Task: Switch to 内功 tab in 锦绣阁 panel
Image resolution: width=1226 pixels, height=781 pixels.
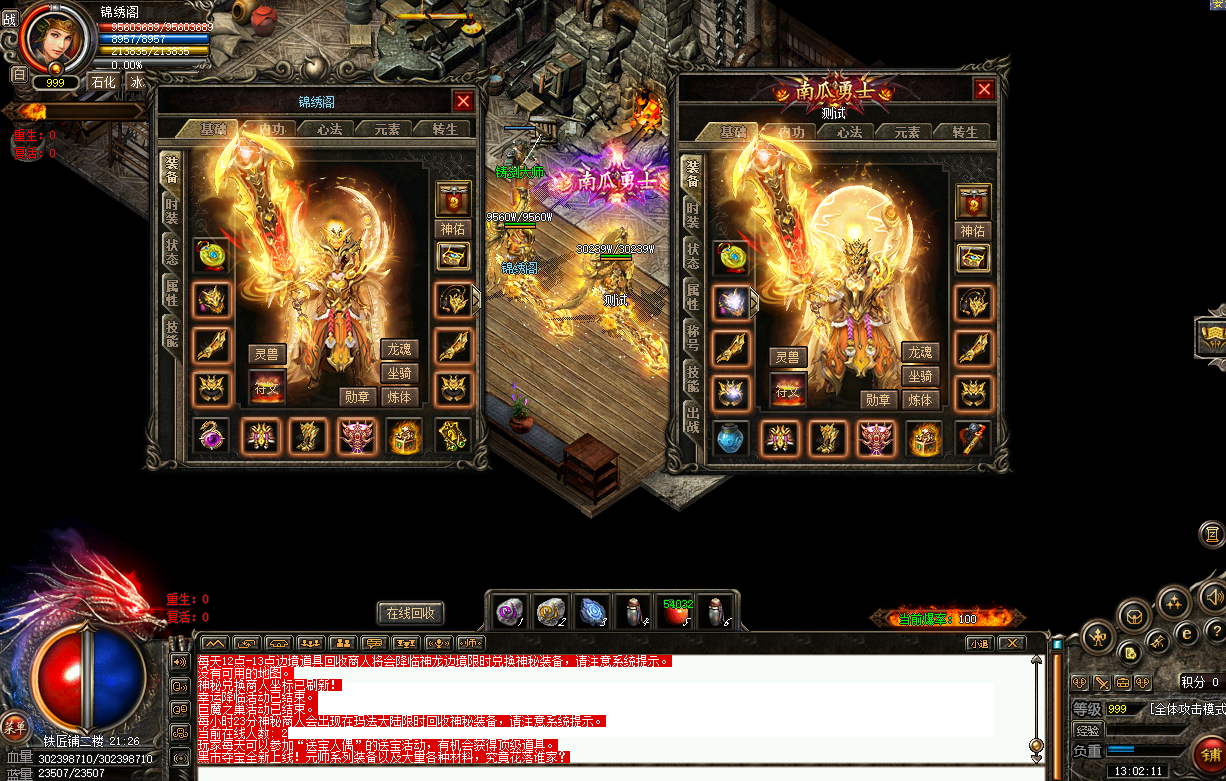Action: (271, 130)
